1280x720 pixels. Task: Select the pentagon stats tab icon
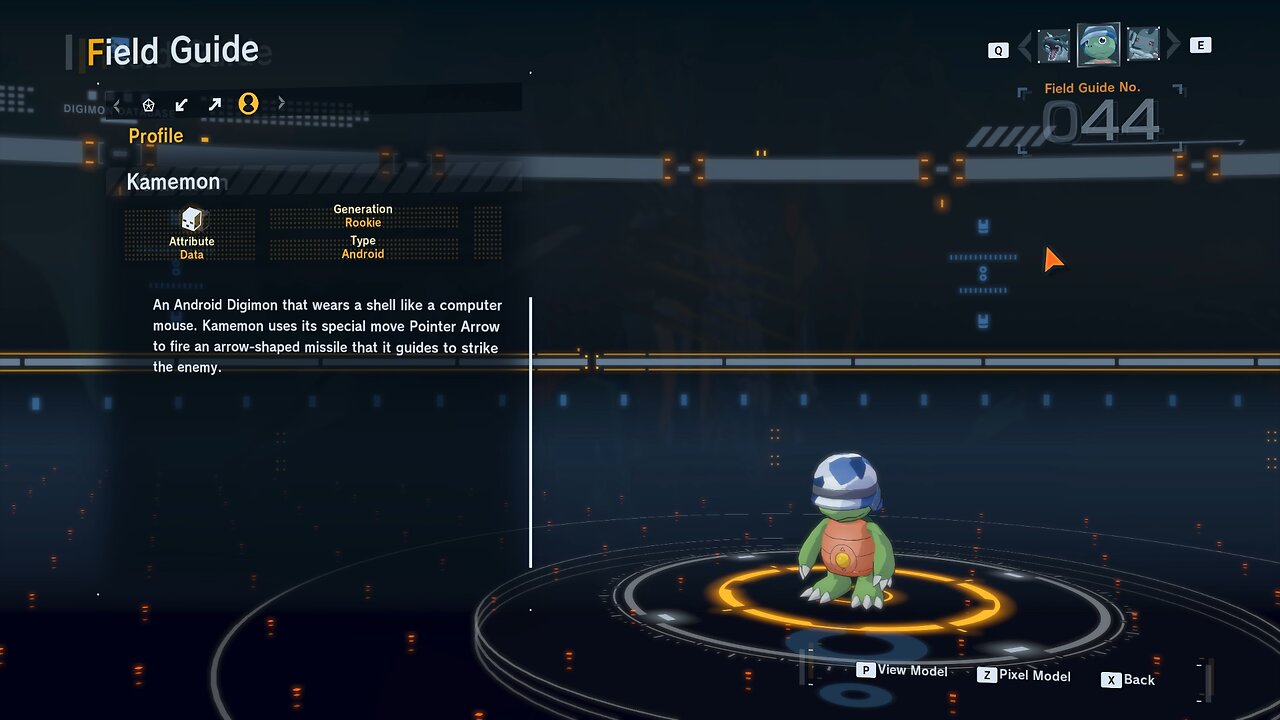pyautogui.click(x=149, y=104)
